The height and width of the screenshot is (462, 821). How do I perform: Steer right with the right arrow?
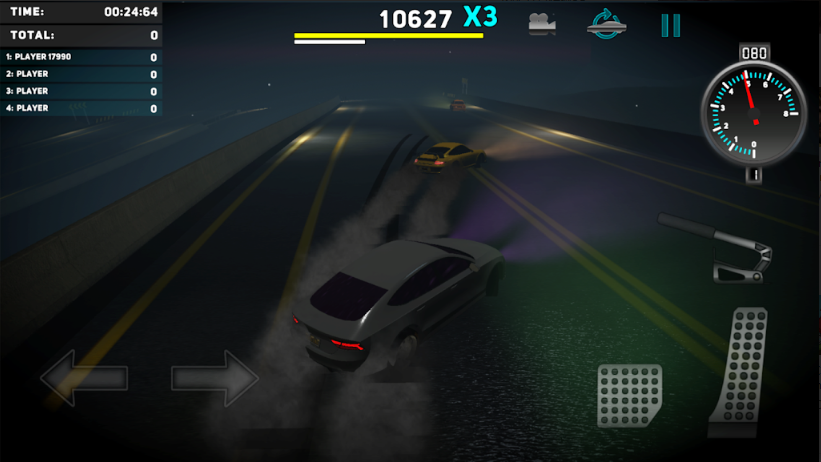click(215, 378)
